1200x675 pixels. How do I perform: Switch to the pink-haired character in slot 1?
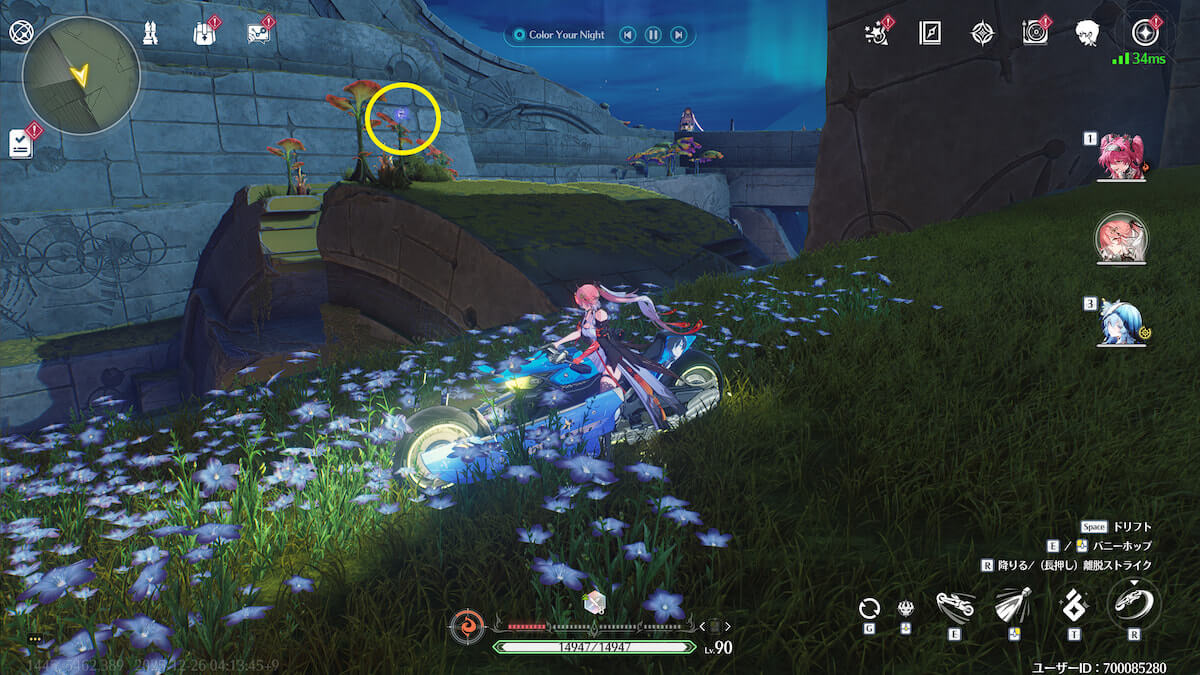(1121, 158)
